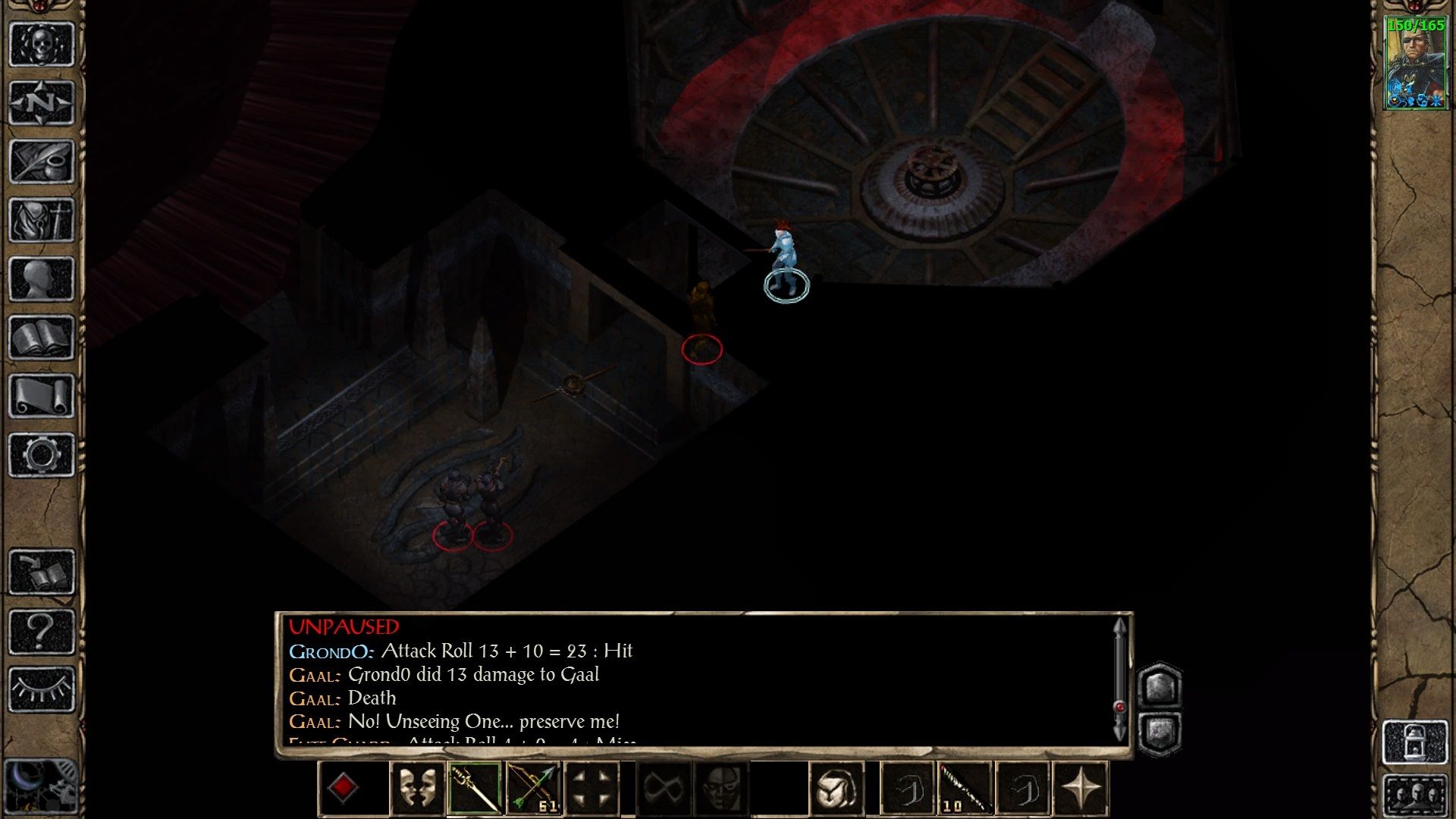Click the skull button in the sidebar
This screenshot has height=819, width=1456.
tap(42, 44)
